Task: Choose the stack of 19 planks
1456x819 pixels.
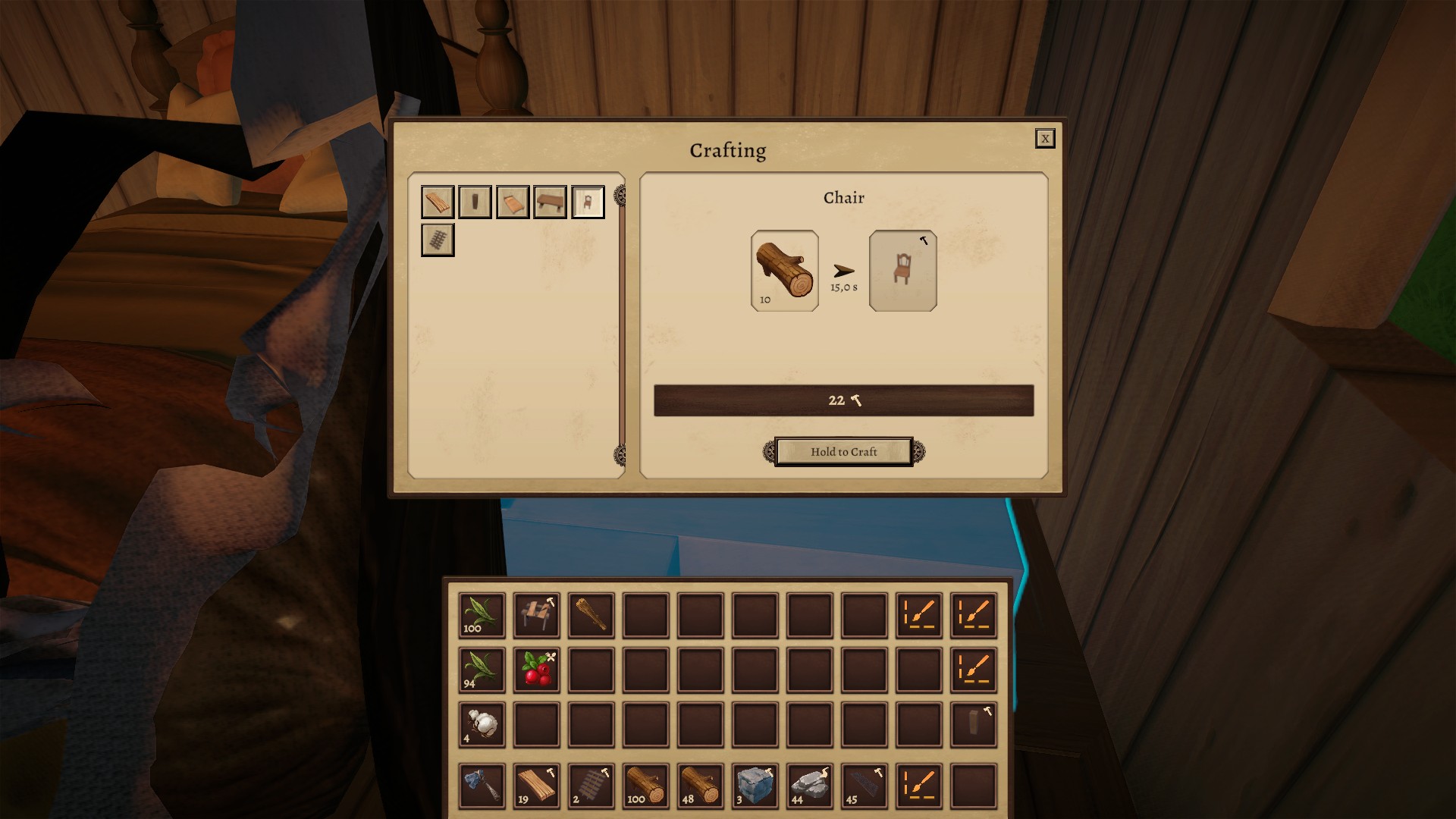Action: (537, 786)
